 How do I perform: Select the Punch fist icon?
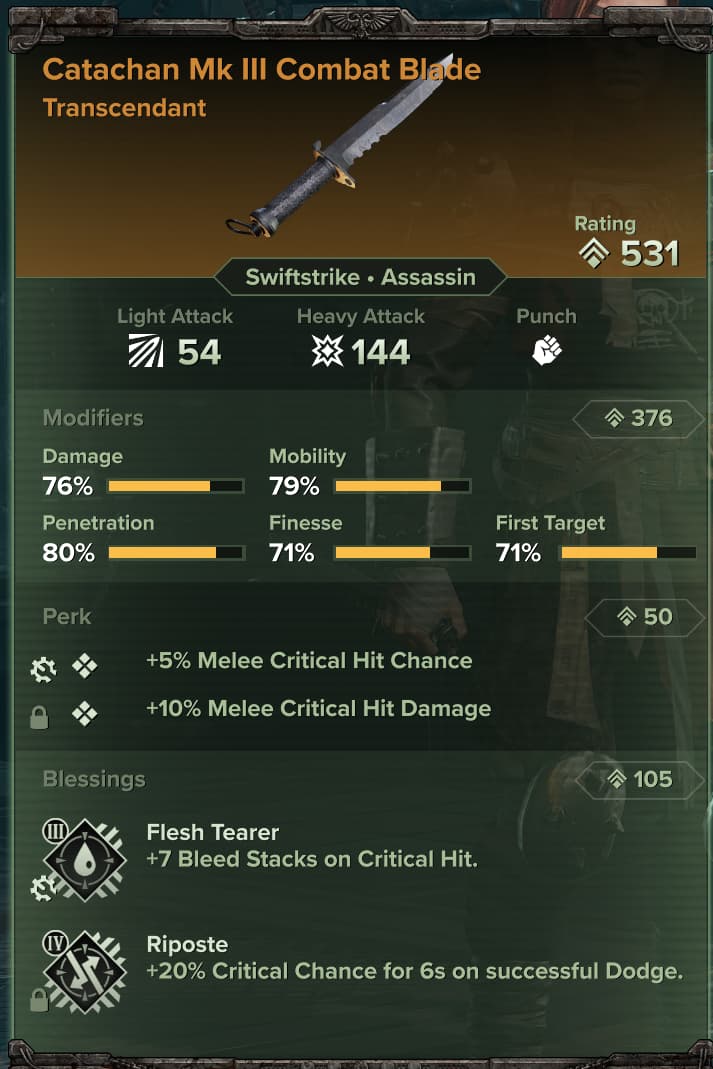(x=546, y=350)
